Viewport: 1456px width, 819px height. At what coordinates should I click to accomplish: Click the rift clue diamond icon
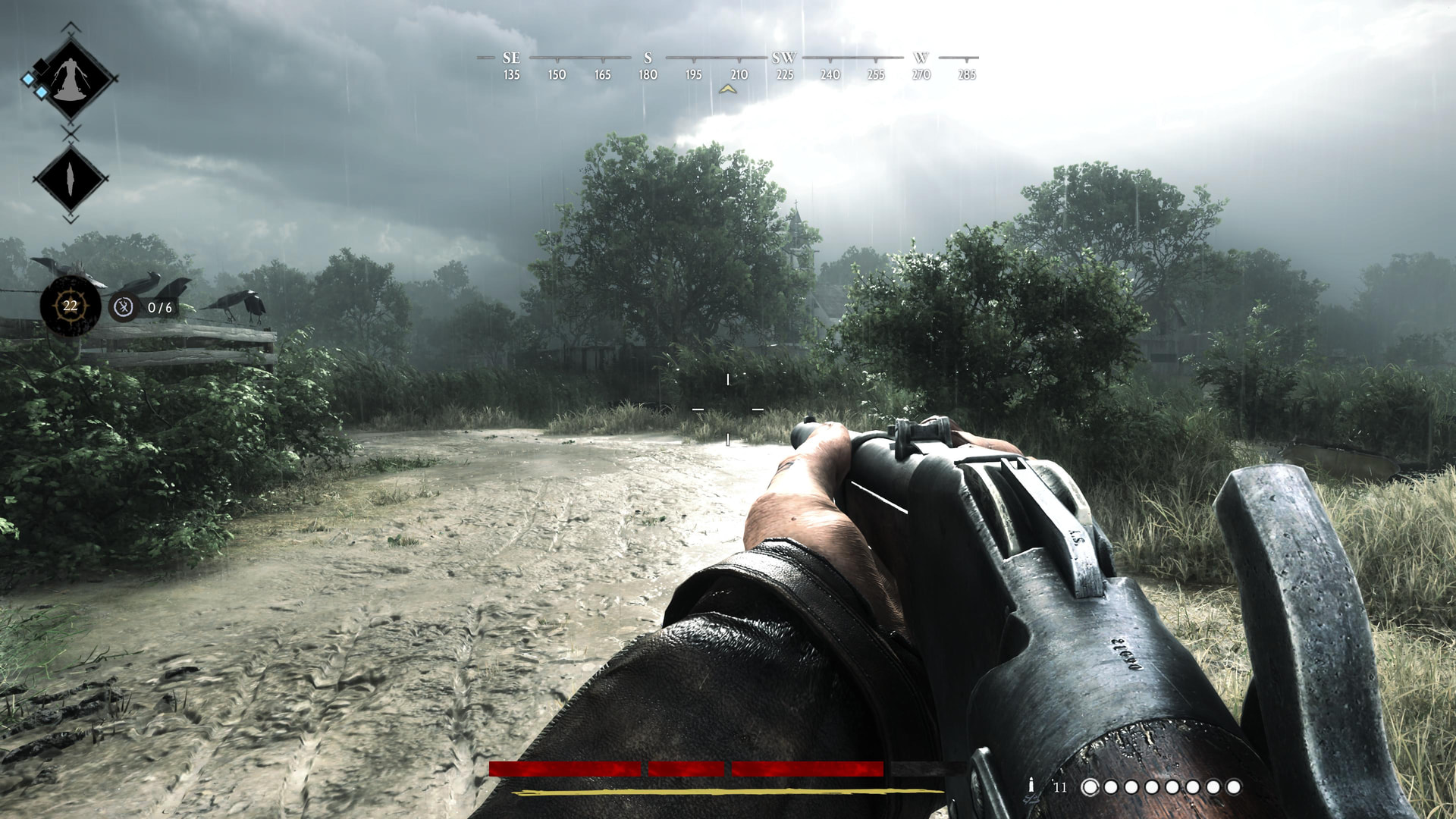(x=70, y=179)
